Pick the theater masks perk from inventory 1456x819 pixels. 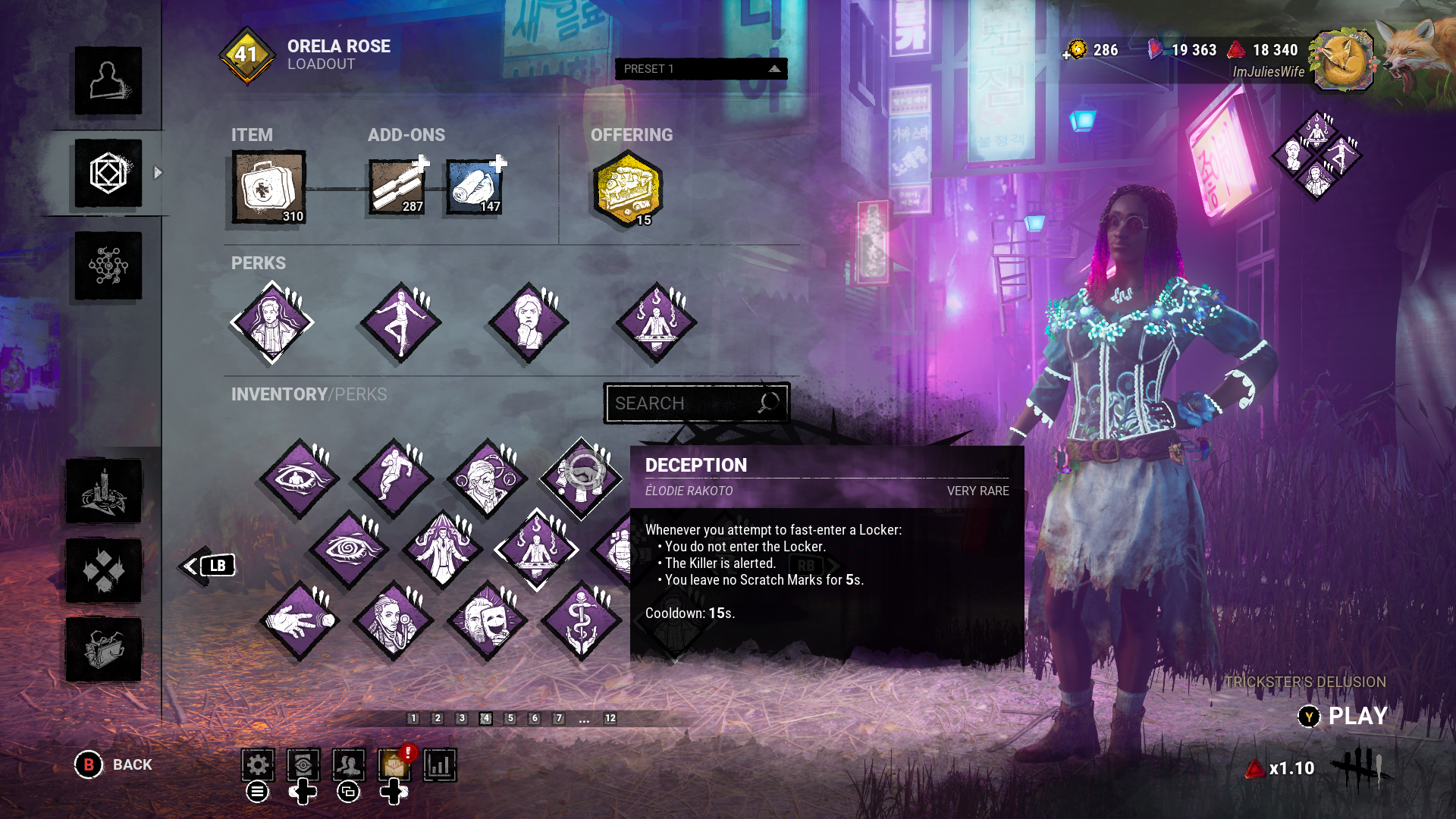(x=488, y=620)
